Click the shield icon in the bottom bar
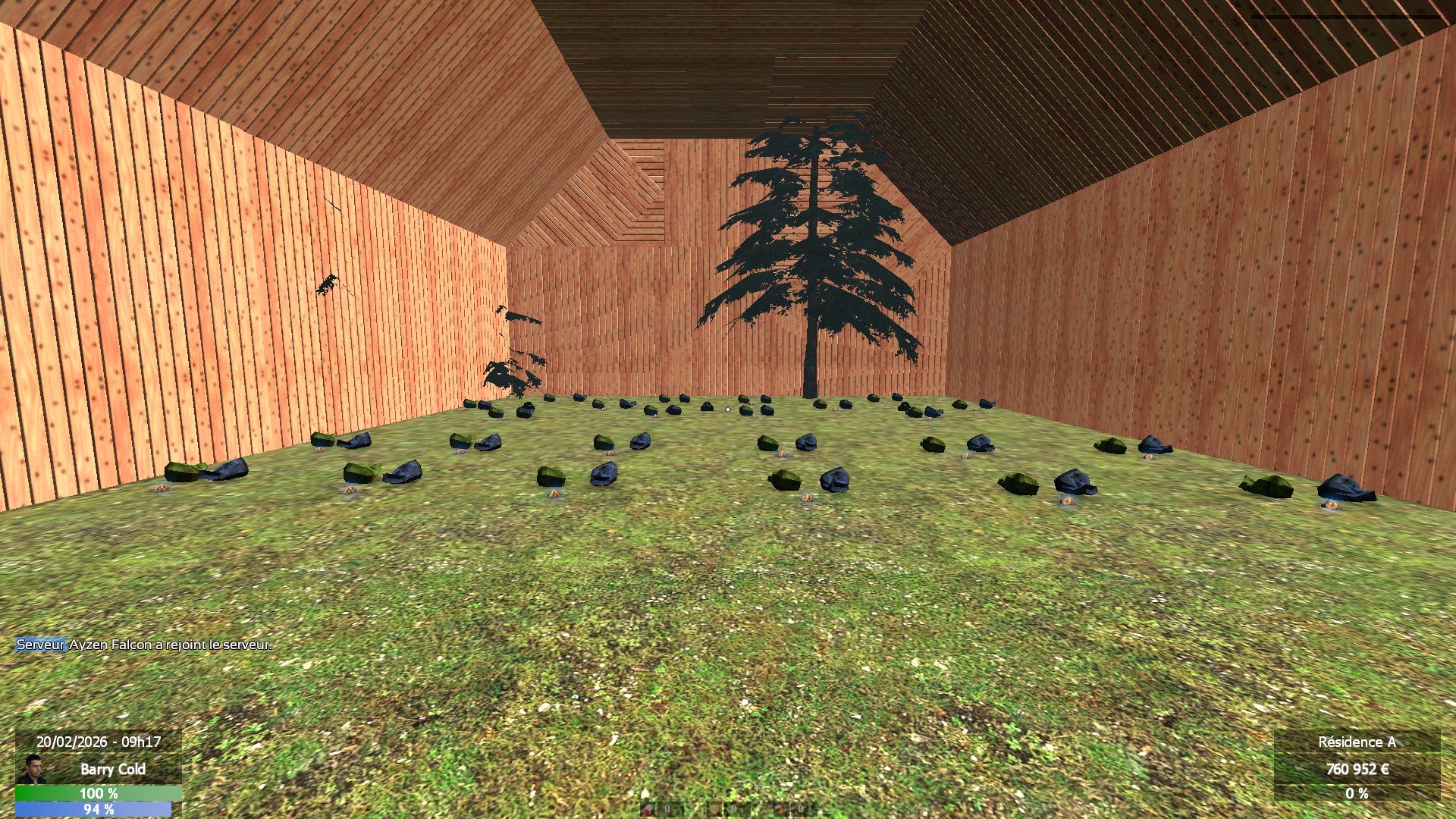Viewport: 1456px width, 819px height. pos(714,809)
